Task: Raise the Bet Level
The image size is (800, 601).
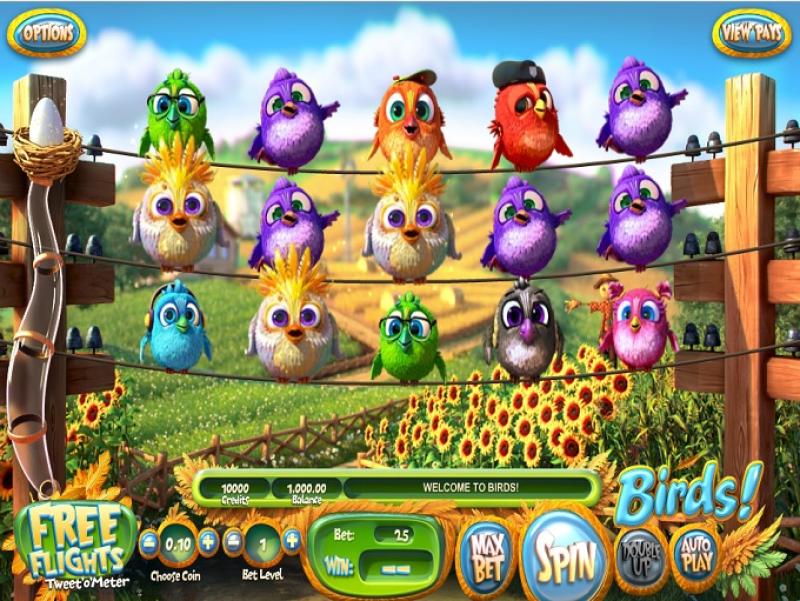Action: [x=292, y=543]
